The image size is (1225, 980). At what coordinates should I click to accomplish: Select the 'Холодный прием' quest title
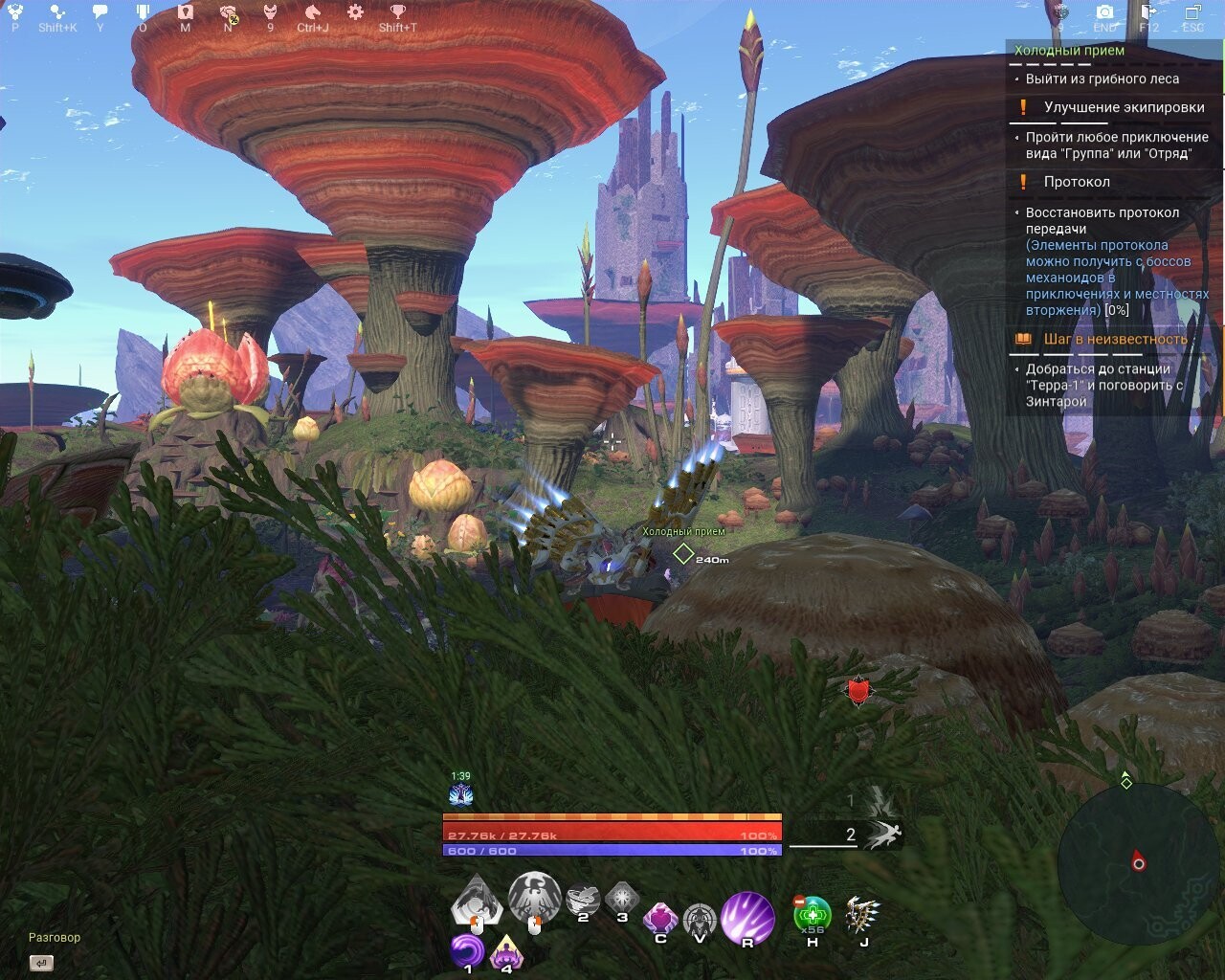pos(1069,51)
